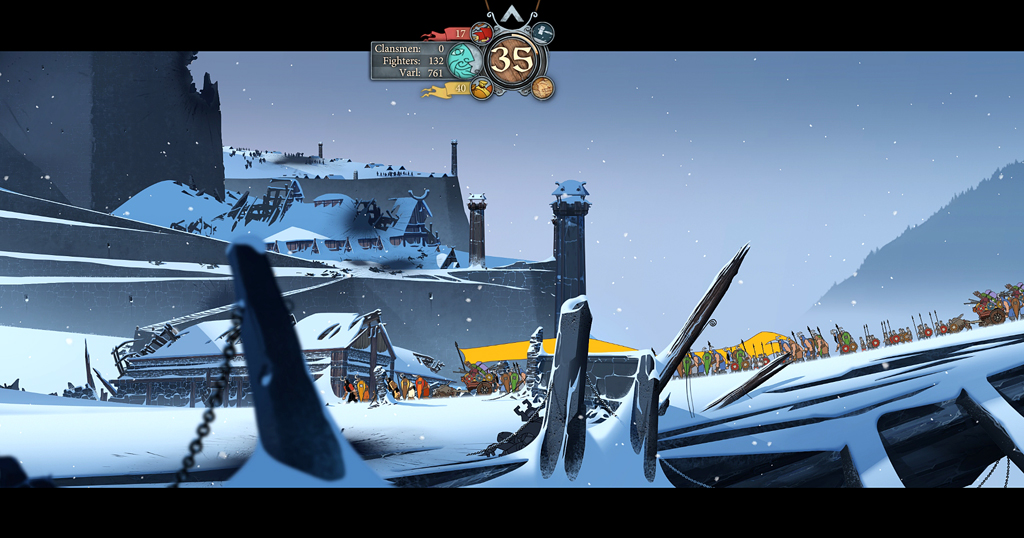Collapse the HUD with the arrow
The image size is (1024, 538).
tap(512, 15)
